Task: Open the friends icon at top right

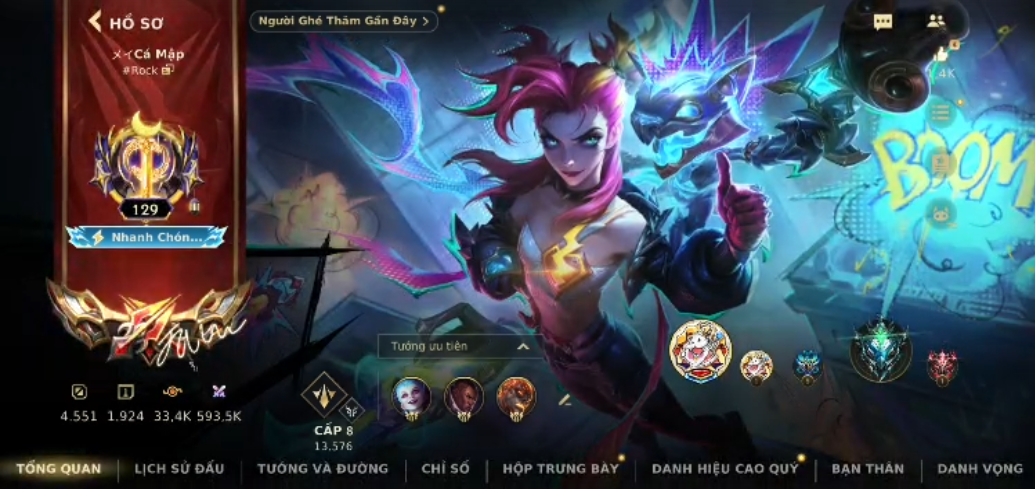Action: [x=936, y=21]
